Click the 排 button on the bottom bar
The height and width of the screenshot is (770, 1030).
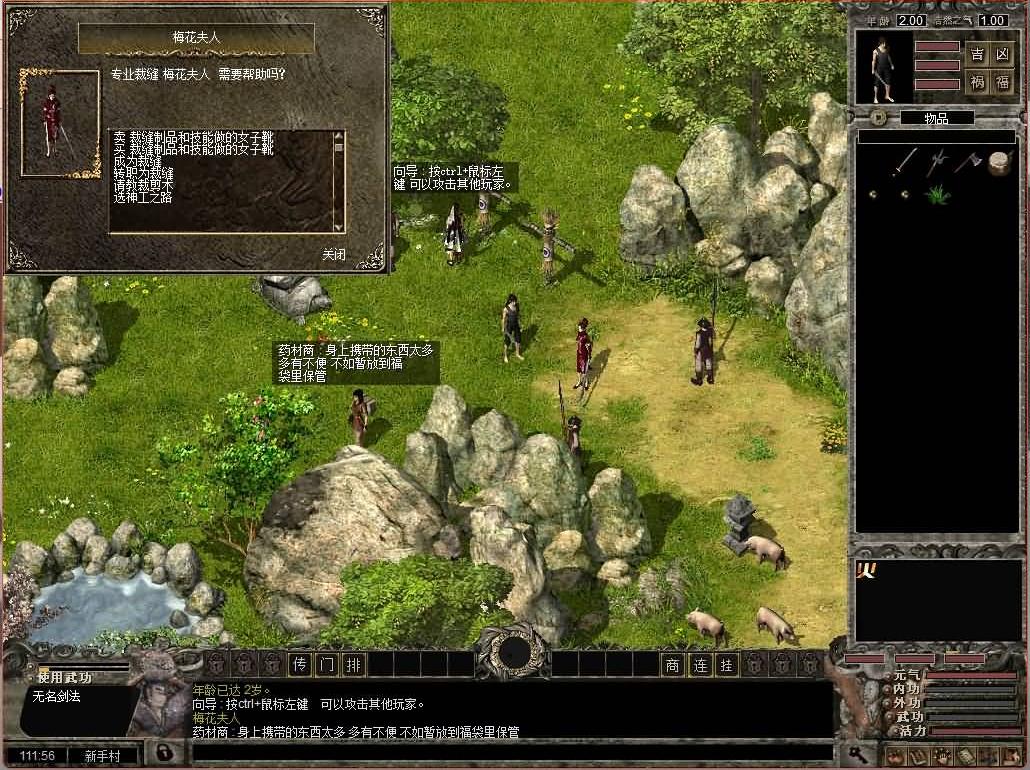[x=353, y=664]
